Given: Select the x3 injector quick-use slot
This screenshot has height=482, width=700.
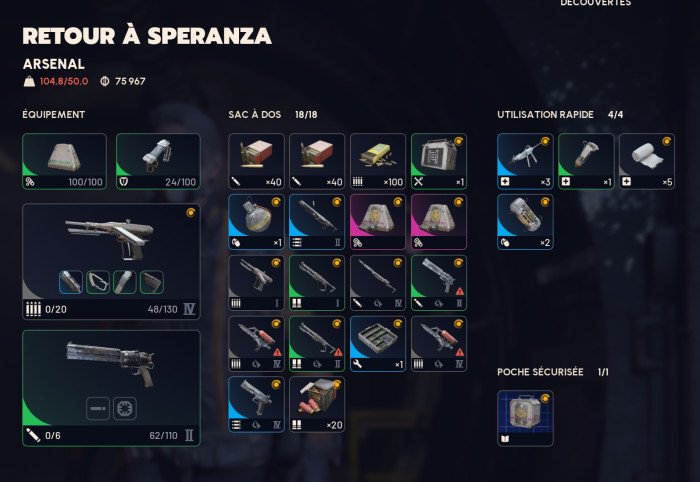Looking at the screenshot, I should pyautogui.click(x=525, y=161).
